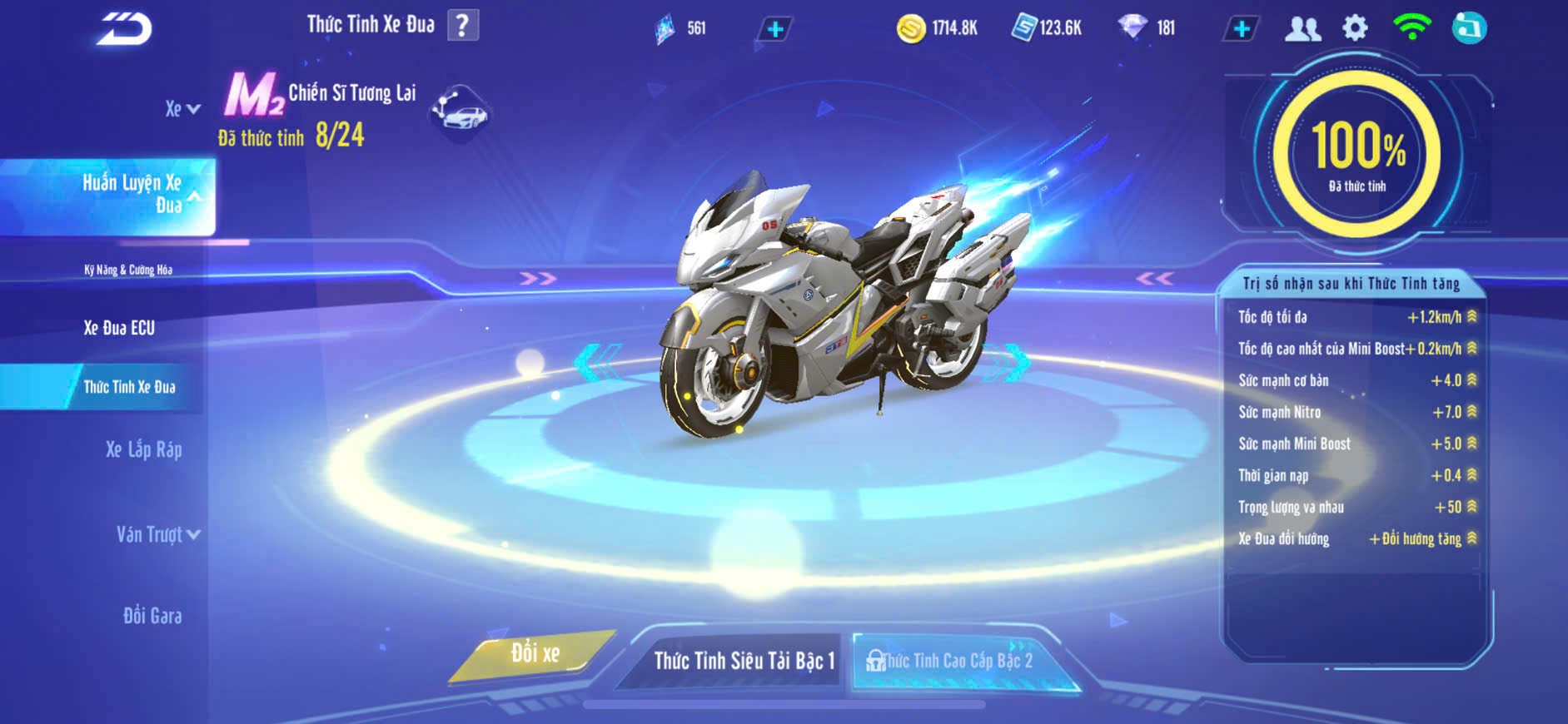Select the Thức Tỉnh Xe Đua entry
The height and width of the screenshot is (724, 1568).
point(129,387)
